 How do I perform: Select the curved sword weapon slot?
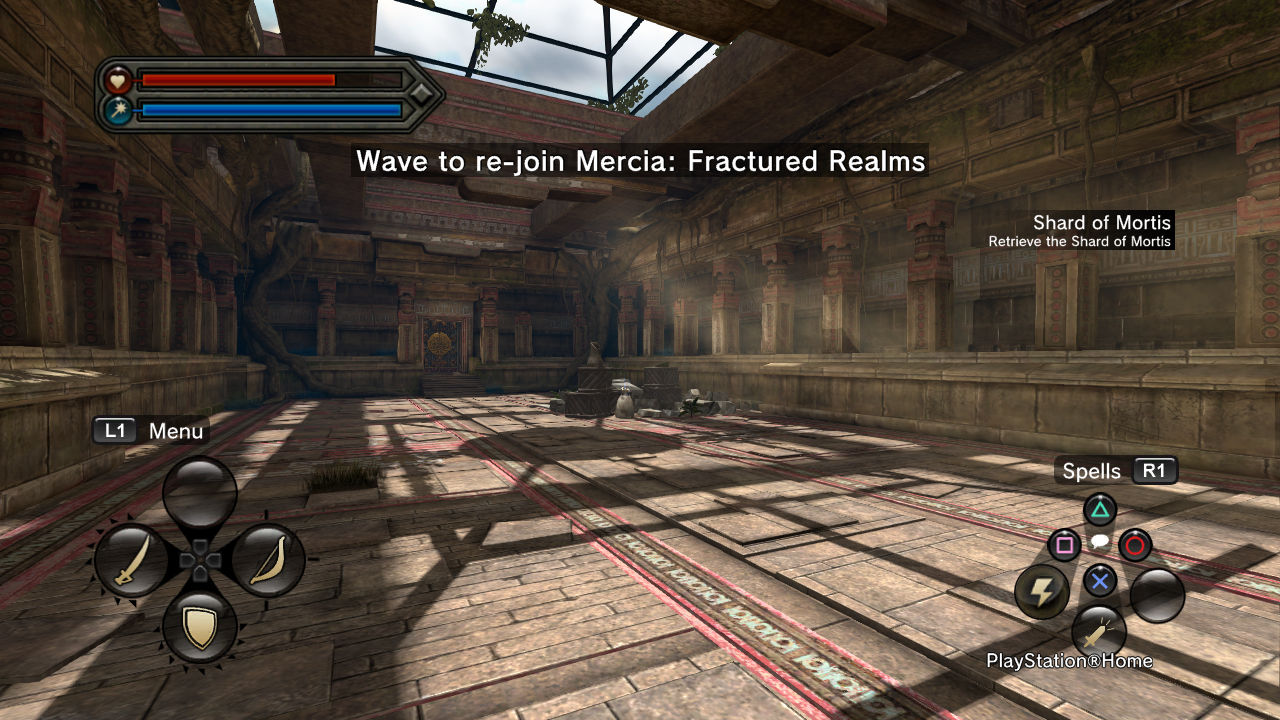[131, 560]
